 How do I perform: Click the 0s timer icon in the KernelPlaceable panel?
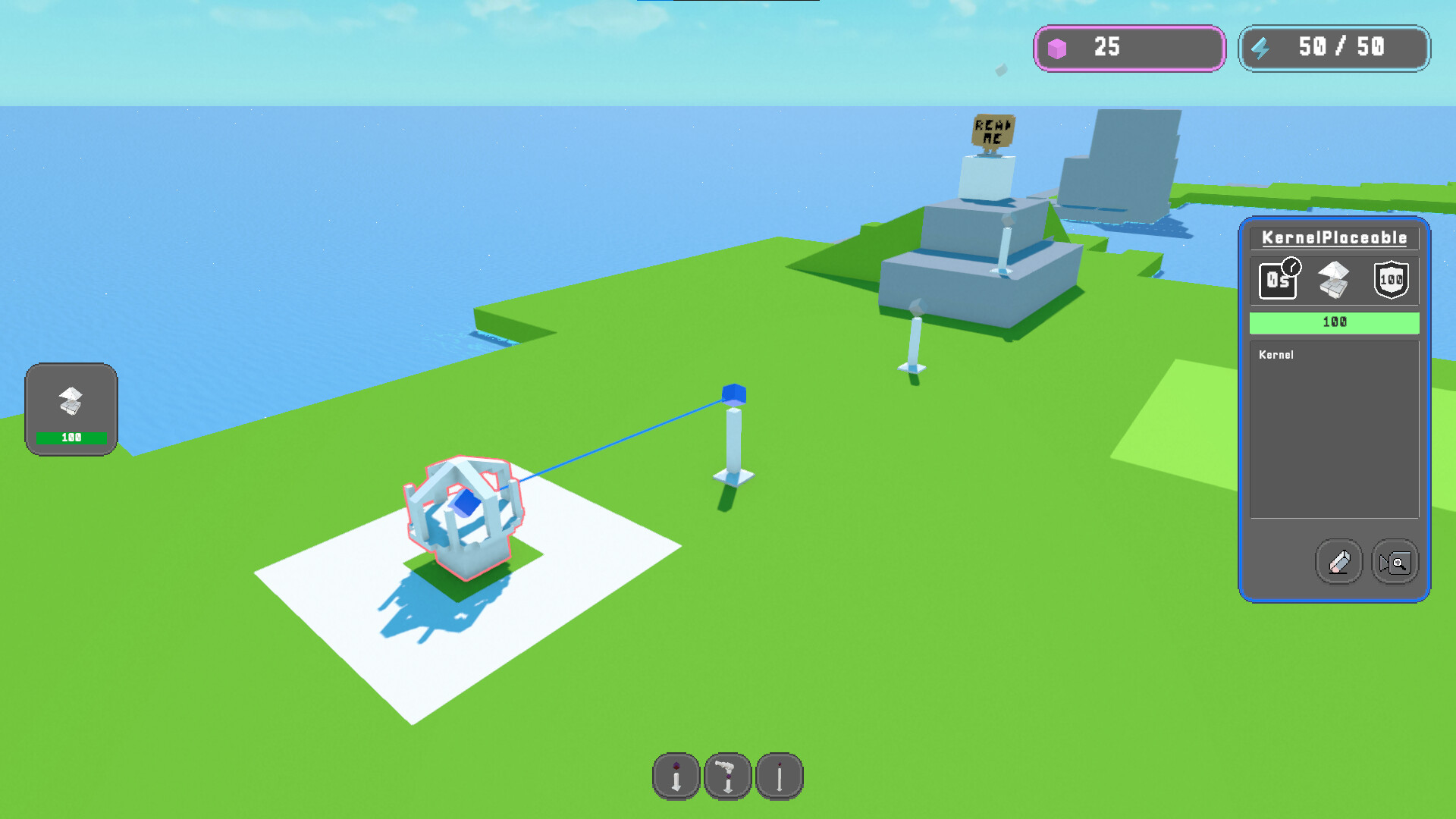pos(1277,280)
